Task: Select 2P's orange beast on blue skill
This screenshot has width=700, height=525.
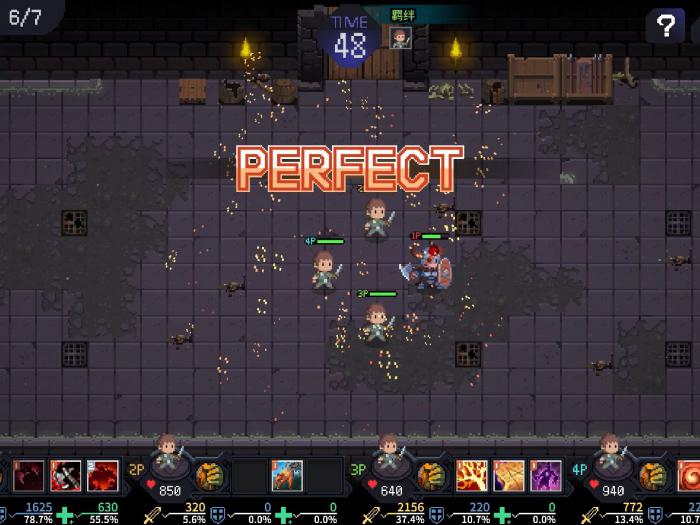Action: click(x=287, y=474)
